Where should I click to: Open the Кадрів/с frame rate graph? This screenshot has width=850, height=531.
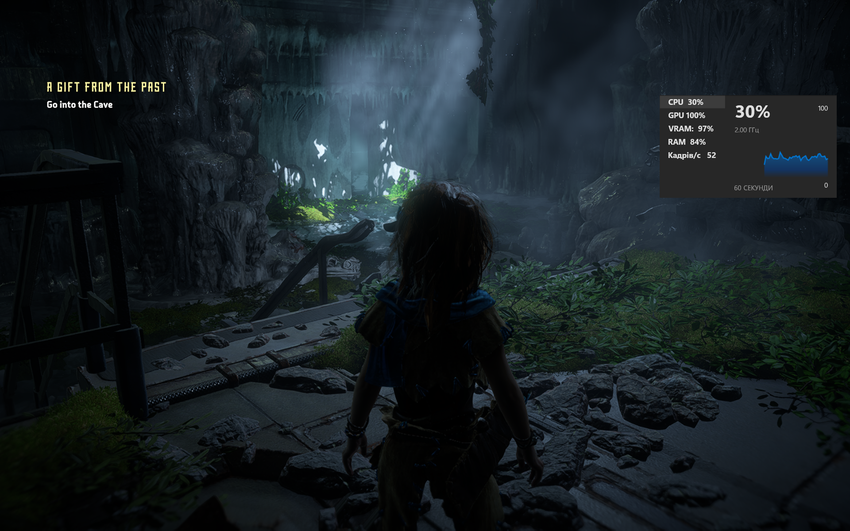point(692,155)
